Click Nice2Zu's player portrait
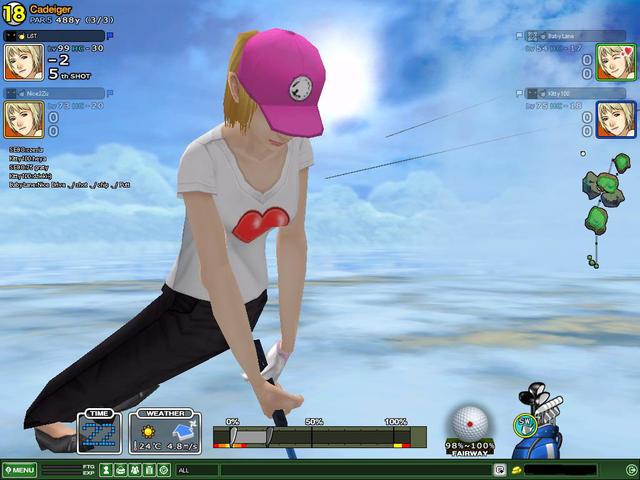This screenshot has height=480, width=640. [23, 119]
